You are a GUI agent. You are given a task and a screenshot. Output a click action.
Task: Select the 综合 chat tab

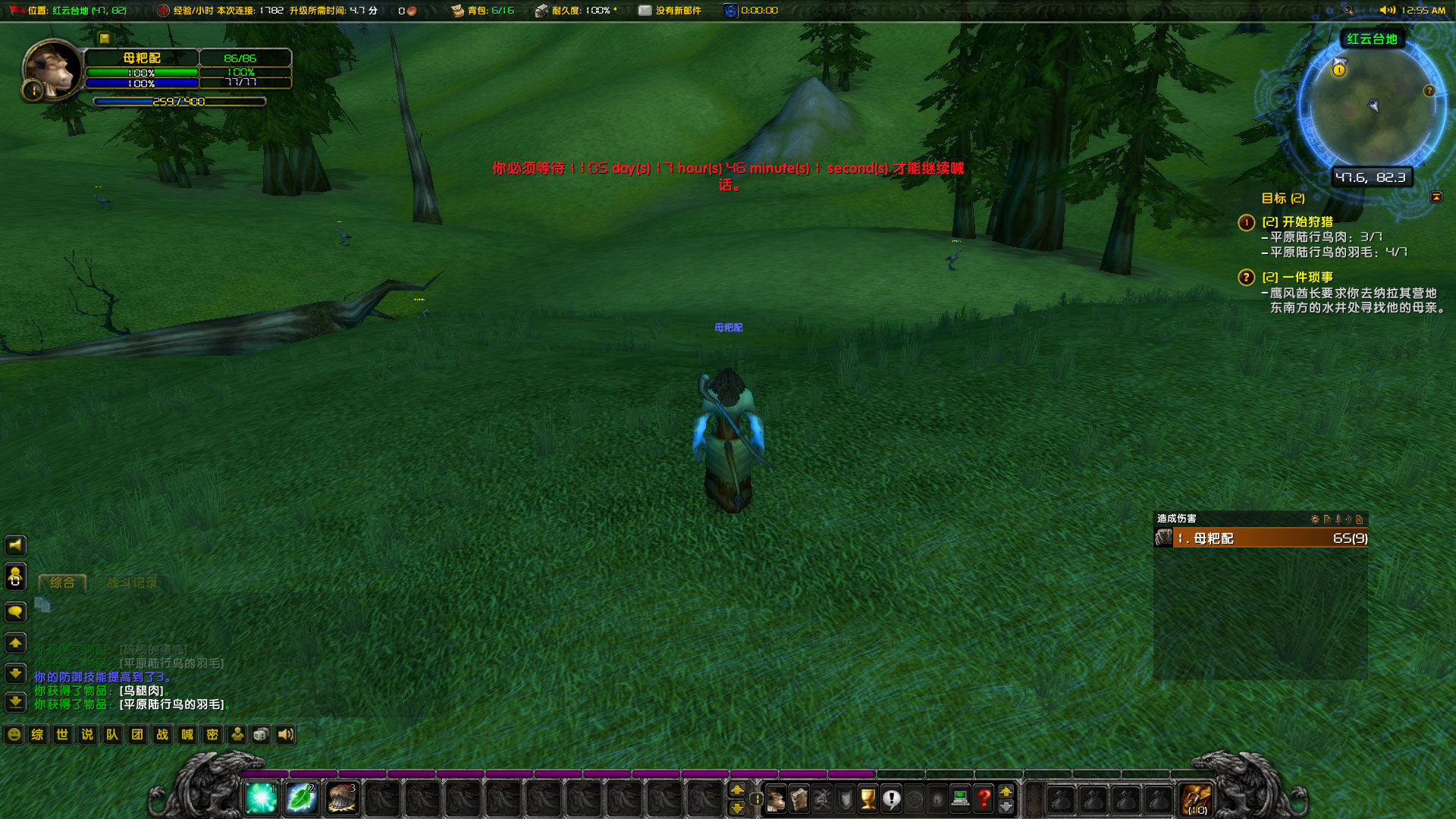(x=62, y=582)
